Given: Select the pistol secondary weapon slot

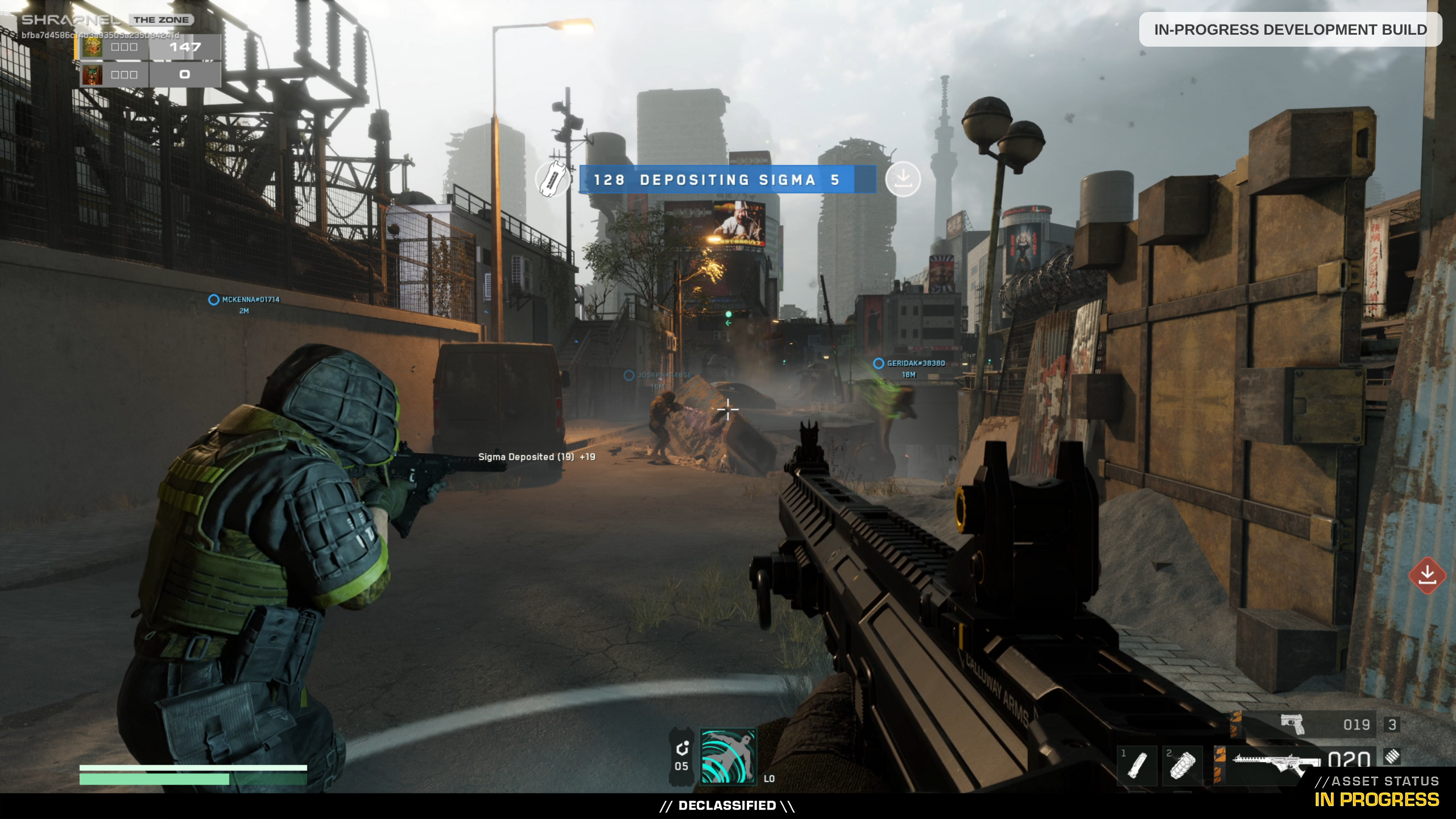Looking at the screenshot, I should click(x=1292, y=725).
